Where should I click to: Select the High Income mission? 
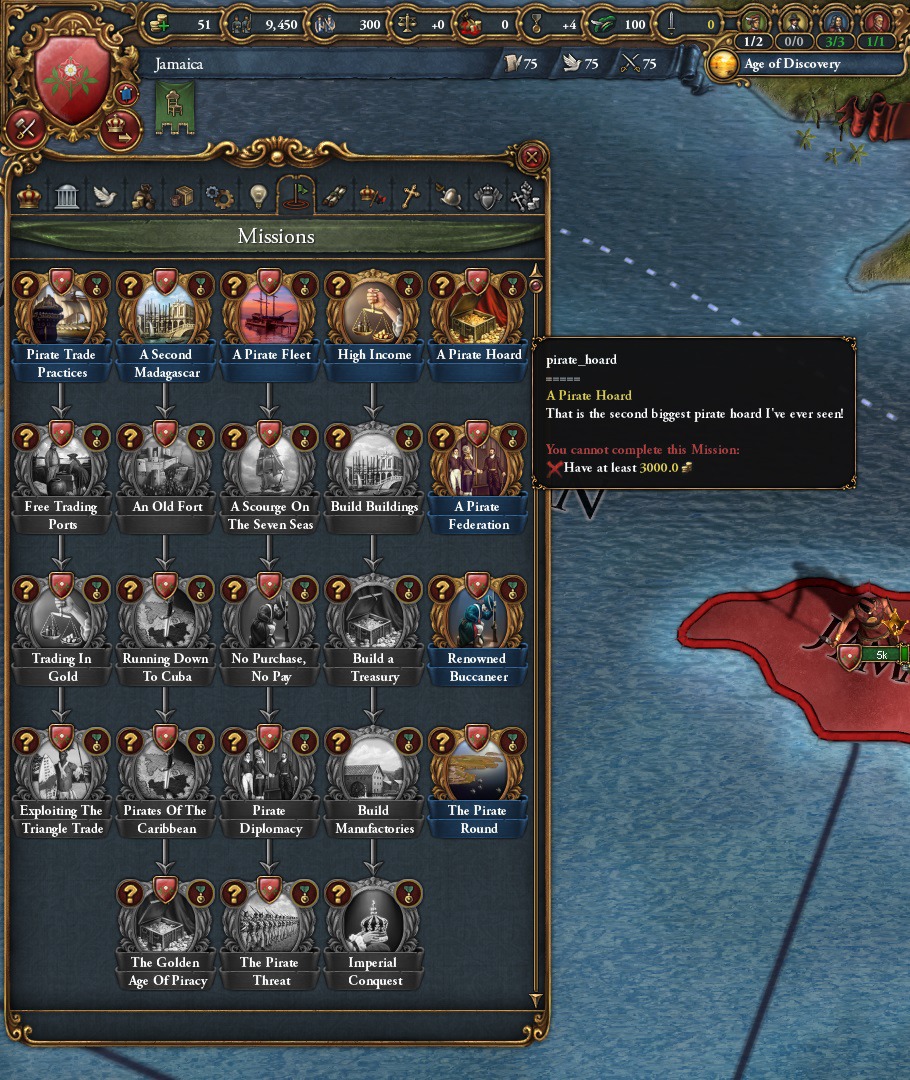coord(374,316)
